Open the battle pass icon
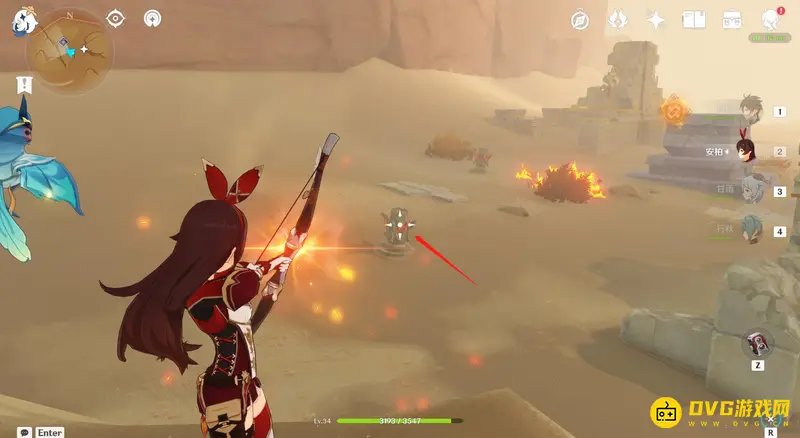This screenshot has width=800, height=438. tap(618, 19)
